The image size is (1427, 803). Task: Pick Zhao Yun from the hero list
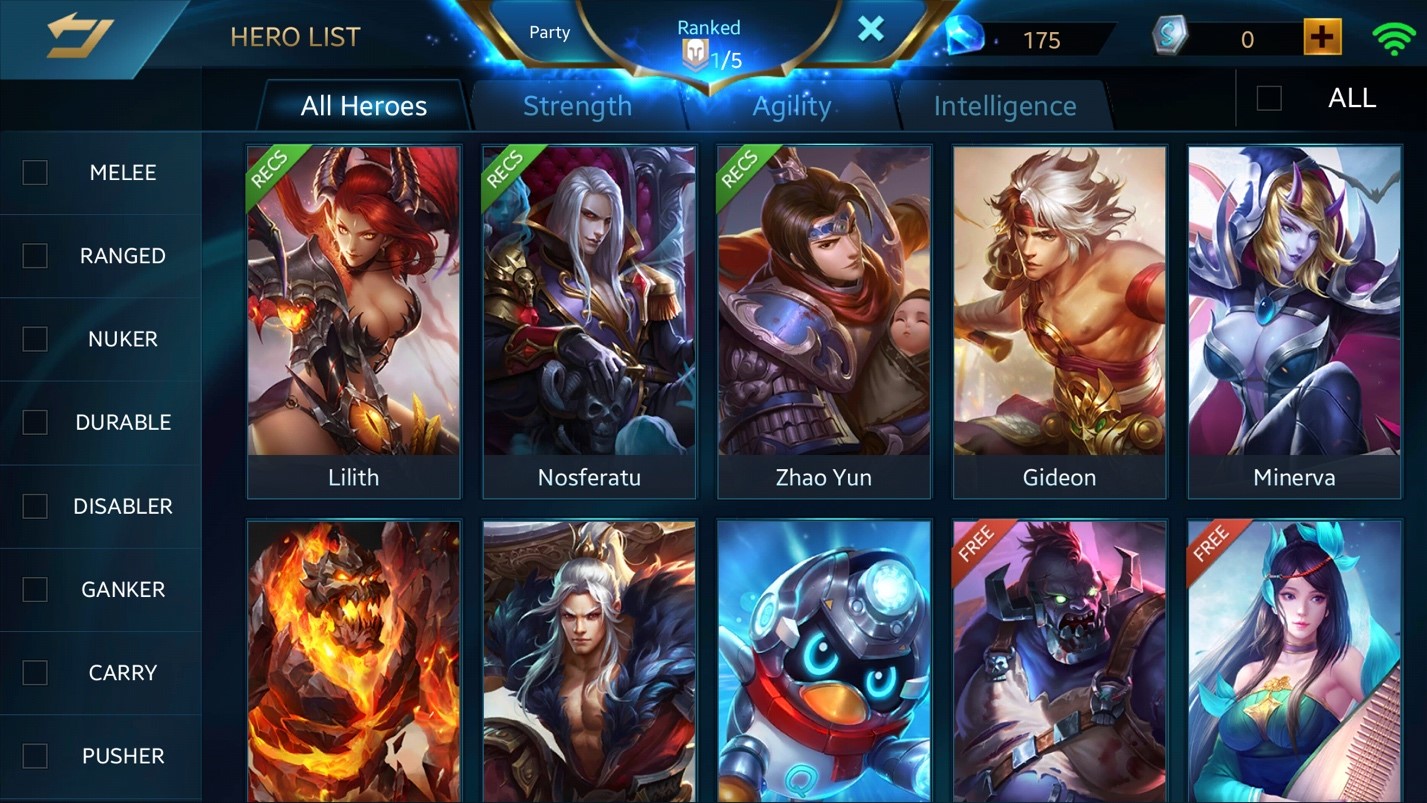pos(824,322)
